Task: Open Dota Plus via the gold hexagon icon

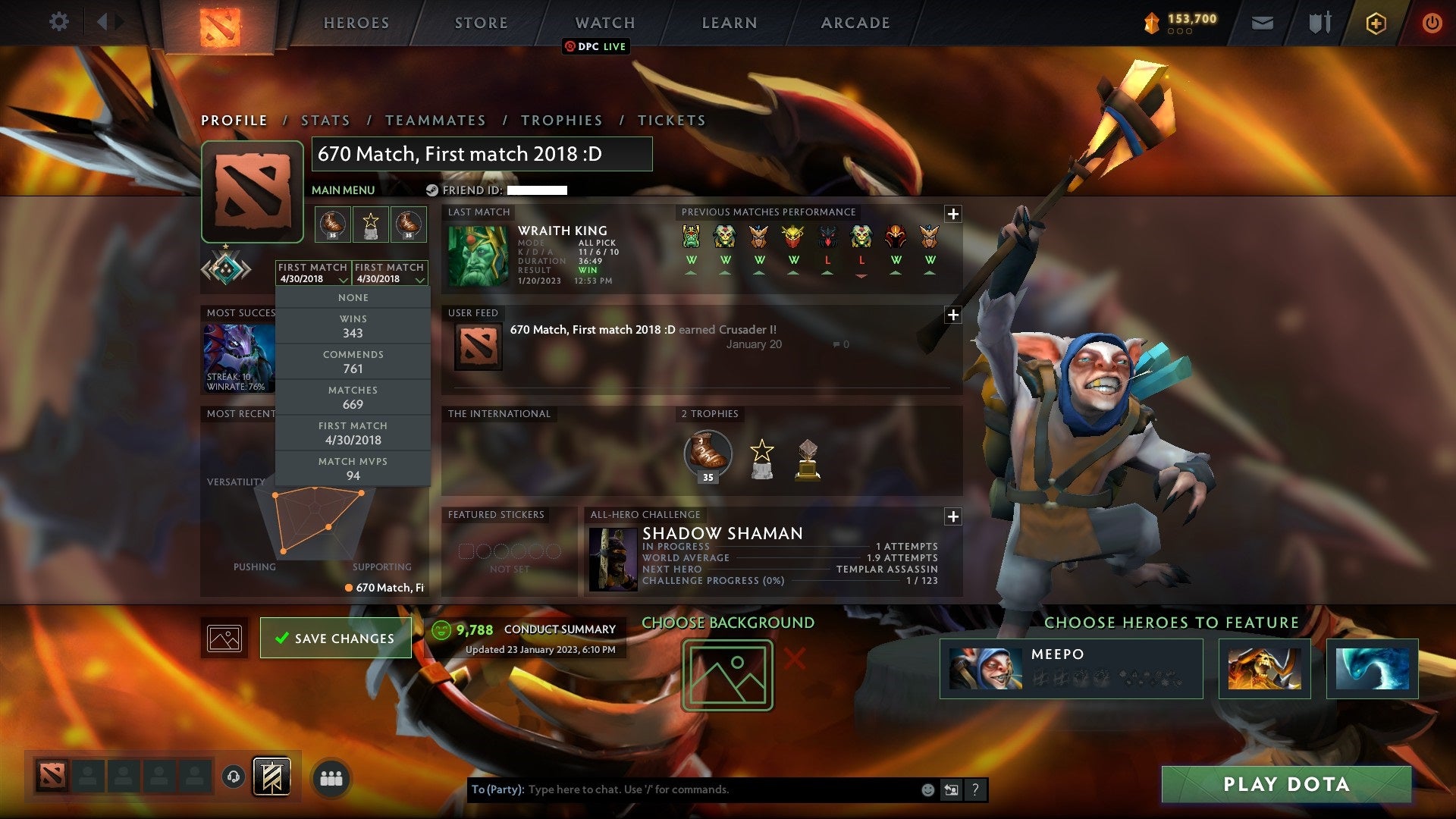Action: 1376,22
